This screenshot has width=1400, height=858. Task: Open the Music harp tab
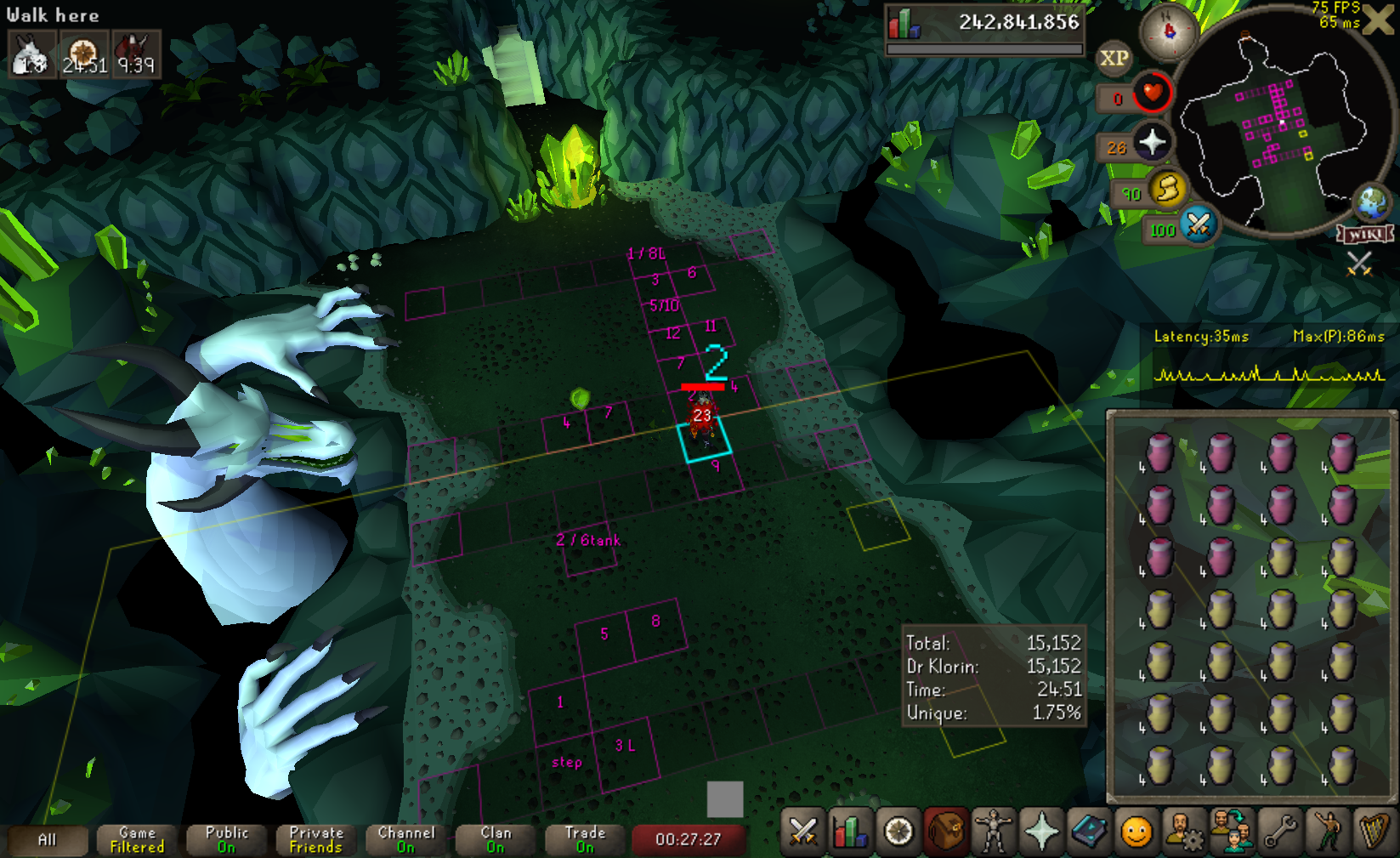tap(1374, 832)
